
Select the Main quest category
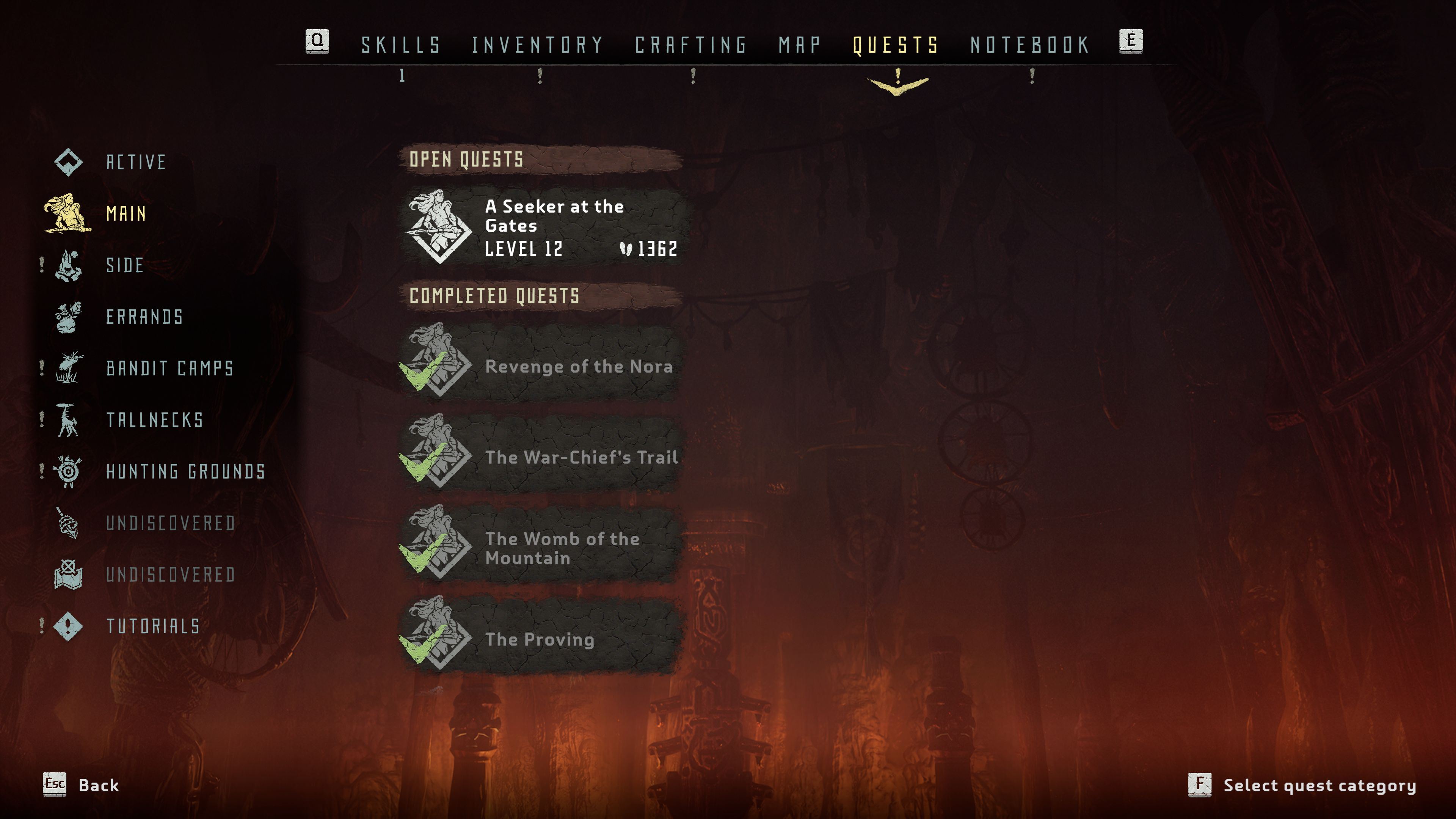tap(126, 213)
